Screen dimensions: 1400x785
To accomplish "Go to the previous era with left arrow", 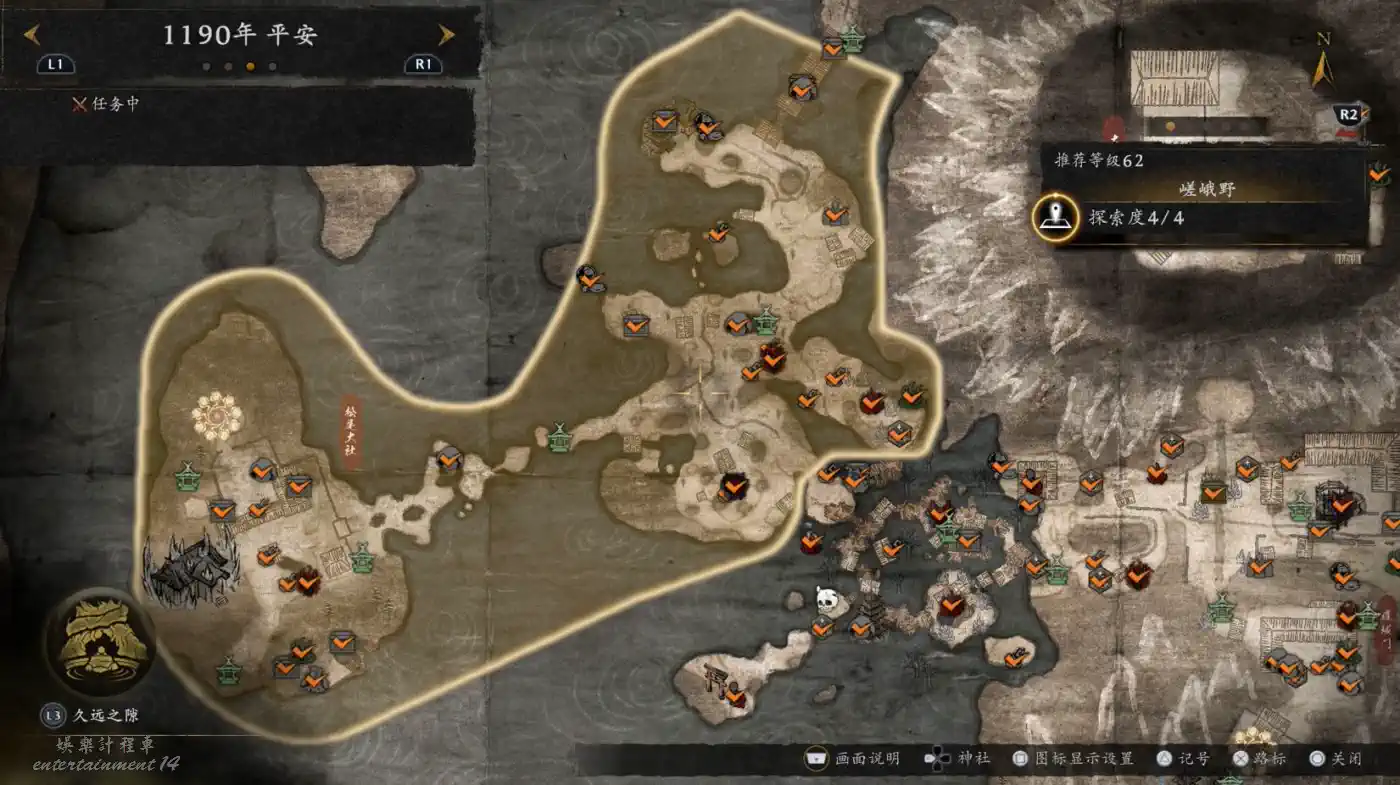I will pyautogui.click(x=32, y=36).
